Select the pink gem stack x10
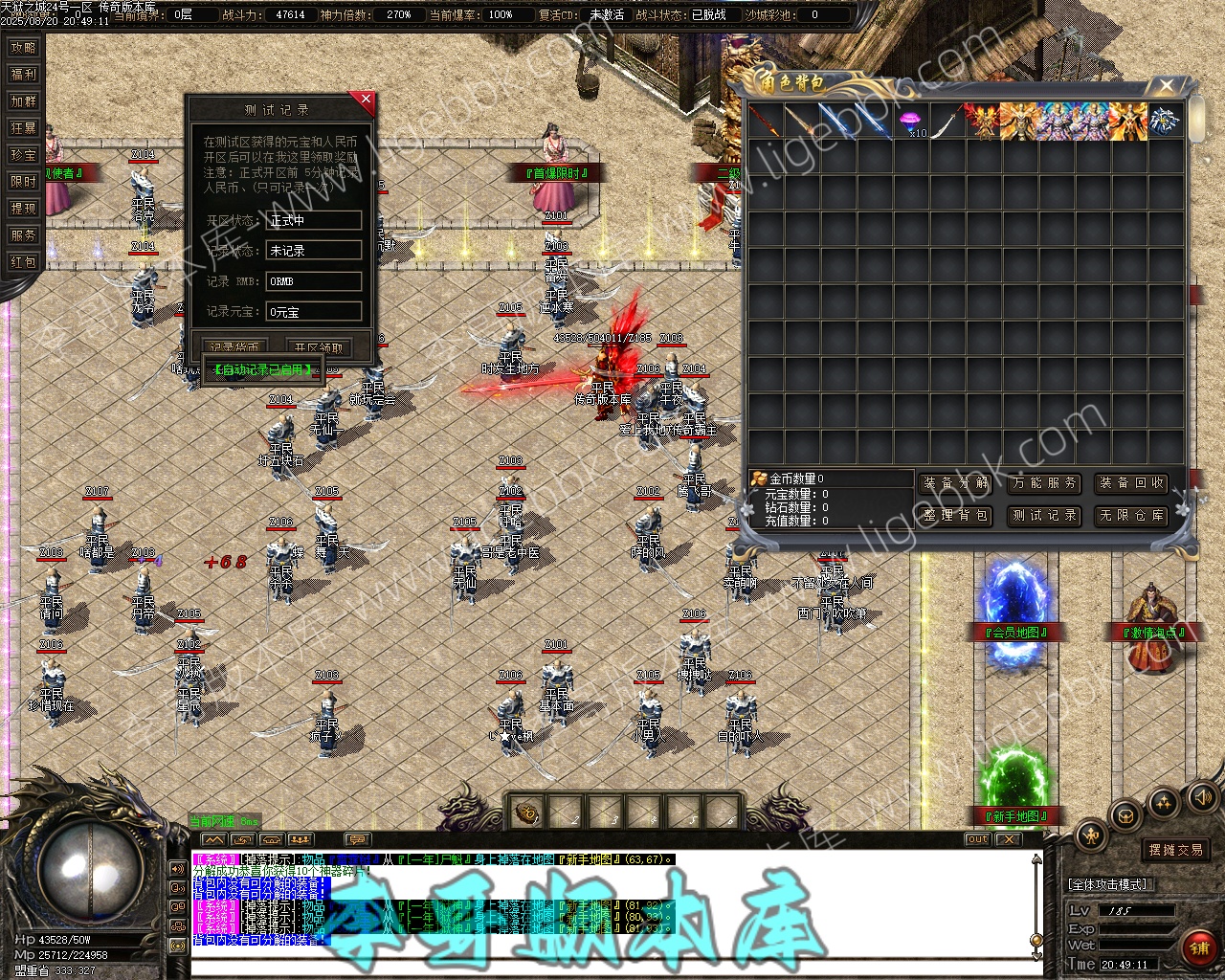The height and width of the screenshot is (980, 1225). pos(910,122)
